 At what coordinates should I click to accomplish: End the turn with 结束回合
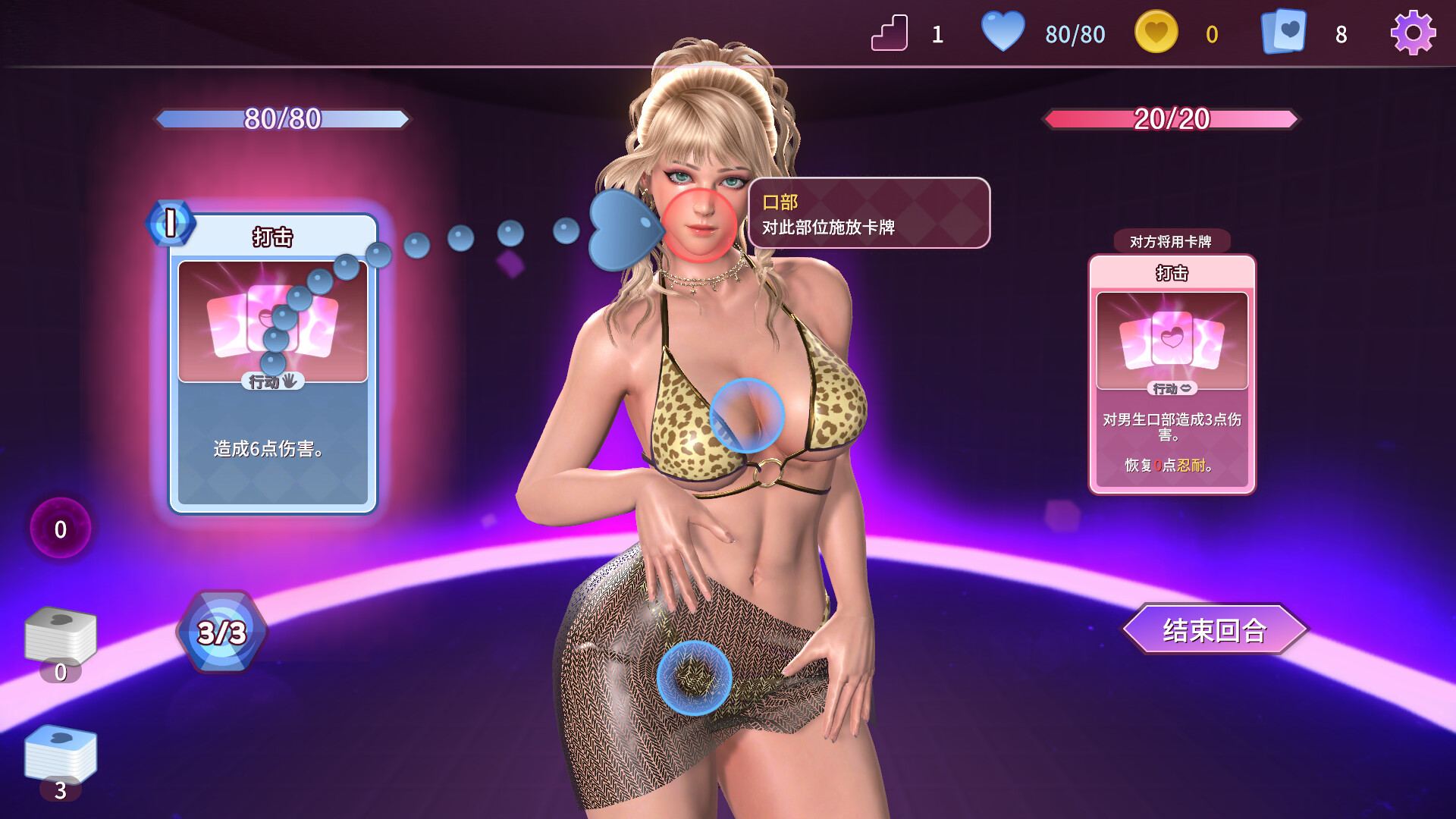pyautogui.click(x=1215, y=629)
